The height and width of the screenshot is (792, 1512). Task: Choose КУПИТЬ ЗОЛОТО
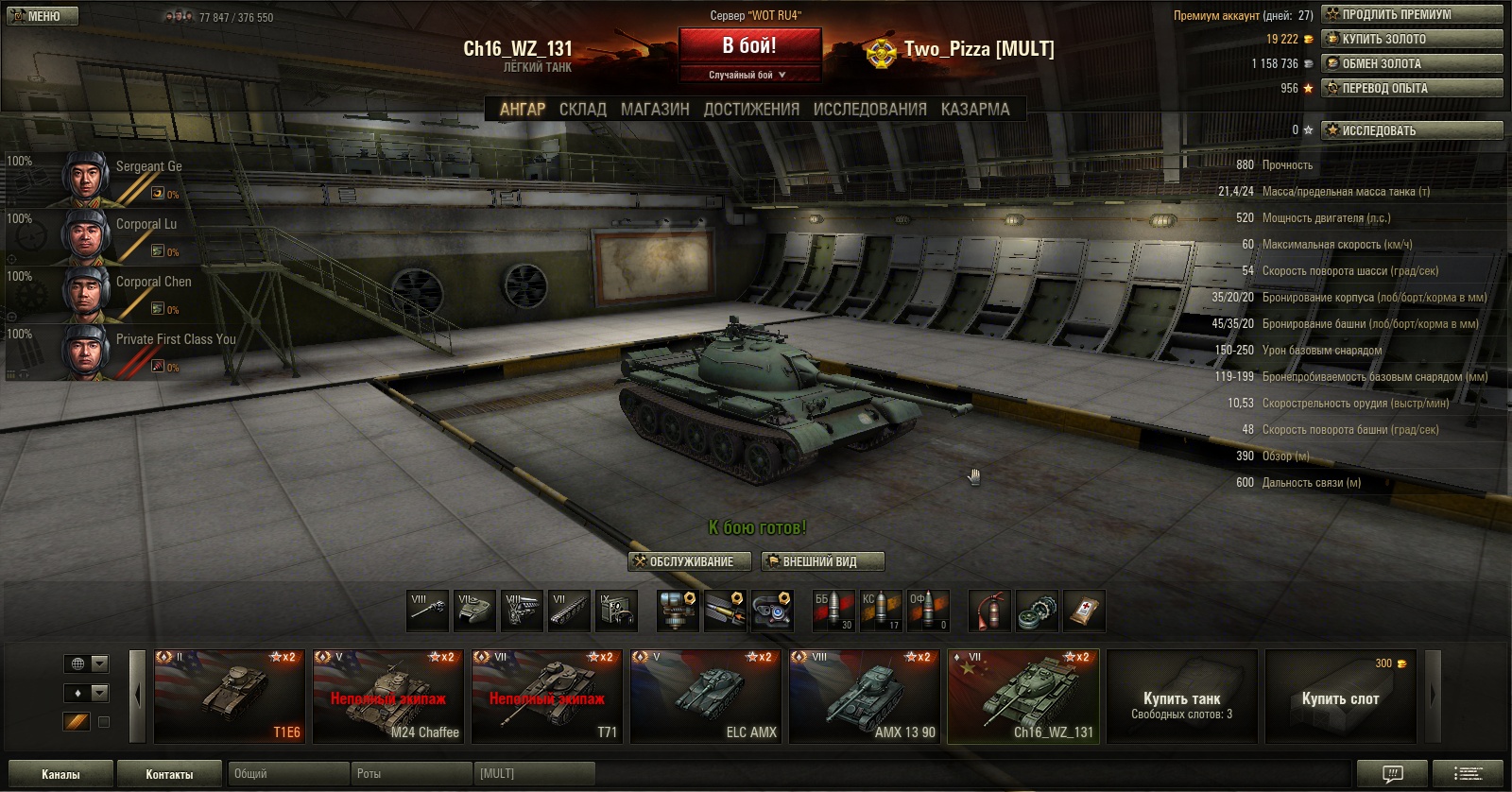[1412, 39]
